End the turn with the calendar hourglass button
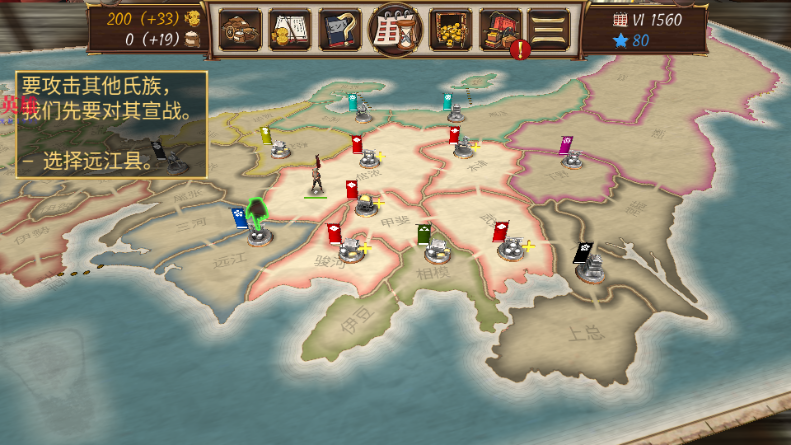The width and height of the screenshot is (791, 445). 394,30
